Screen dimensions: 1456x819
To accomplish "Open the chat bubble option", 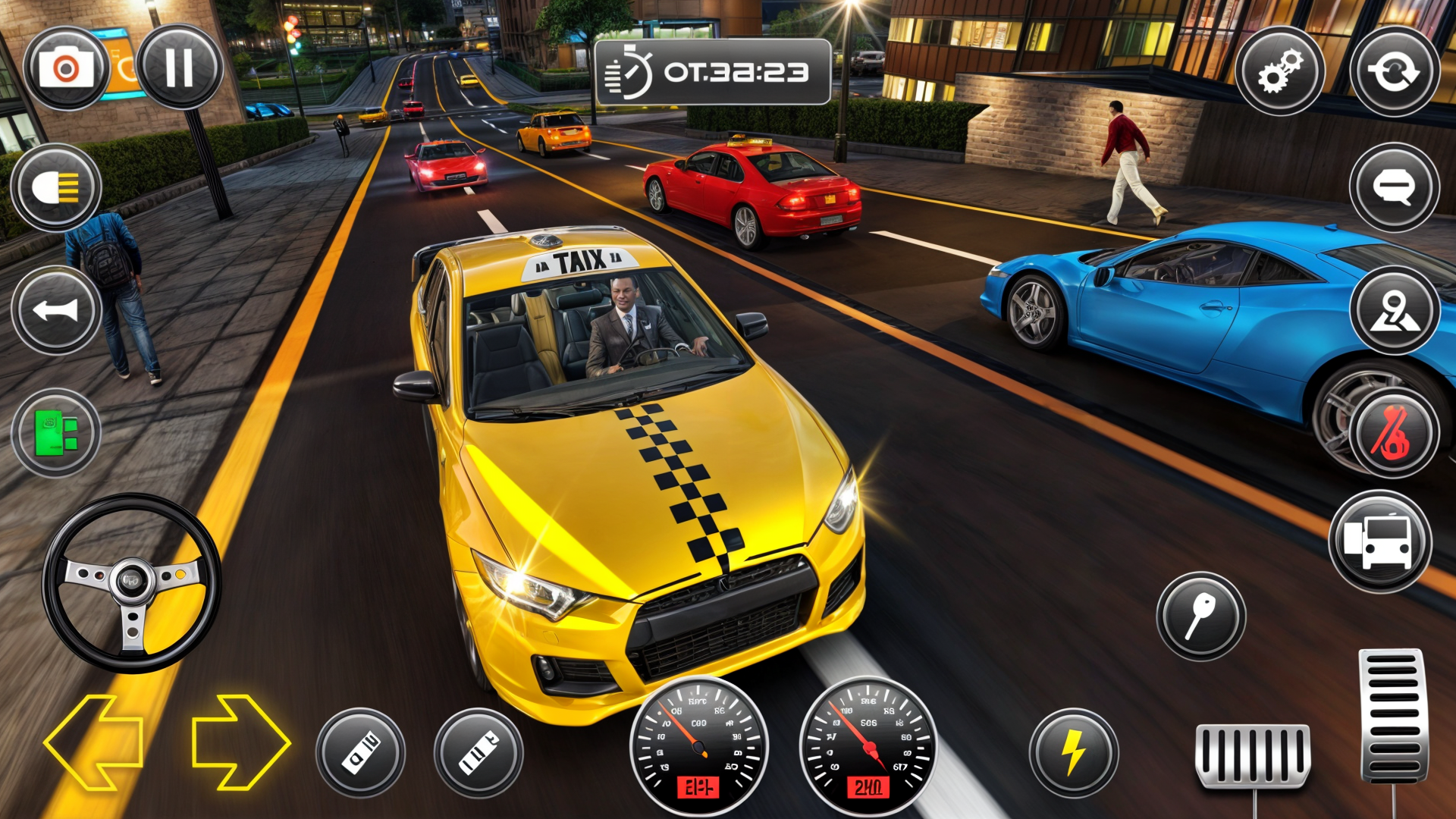I will click(1394, 186).
